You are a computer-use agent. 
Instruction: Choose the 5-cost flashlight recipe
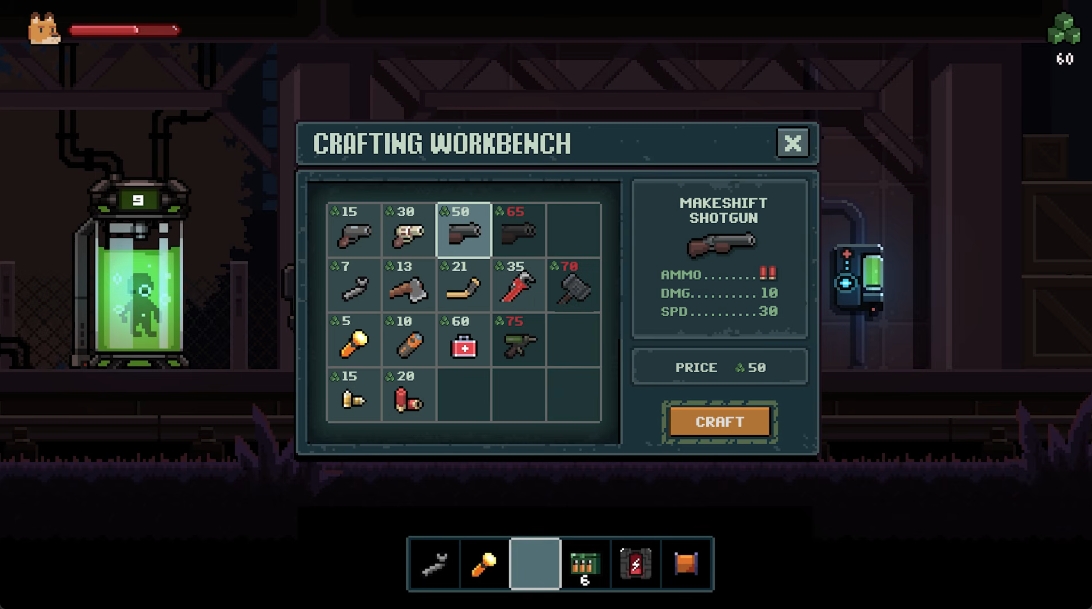point(354,341)
